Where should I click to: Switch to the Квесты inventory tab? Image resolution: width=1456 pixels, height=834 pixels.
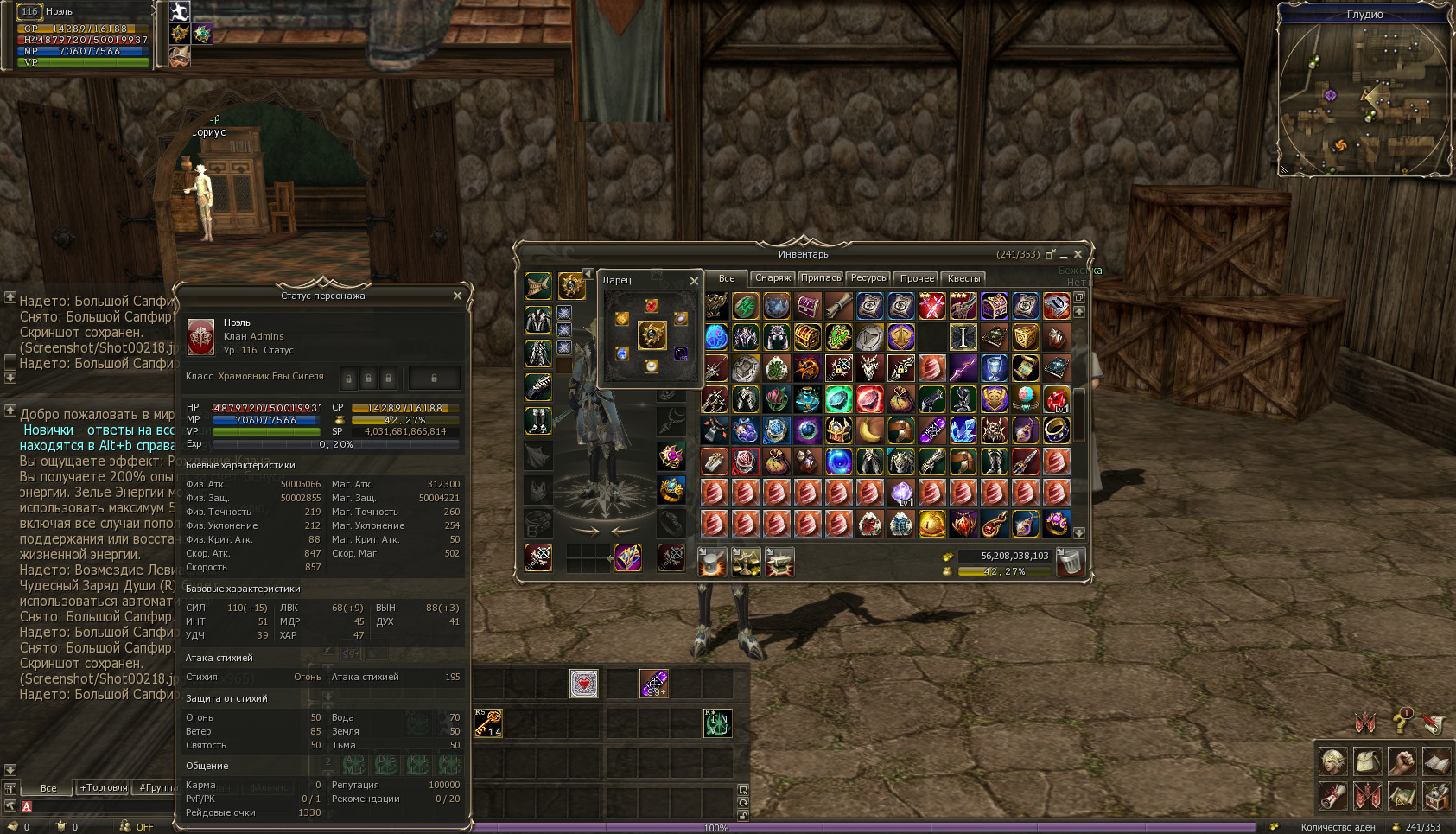tap(963, 278)
